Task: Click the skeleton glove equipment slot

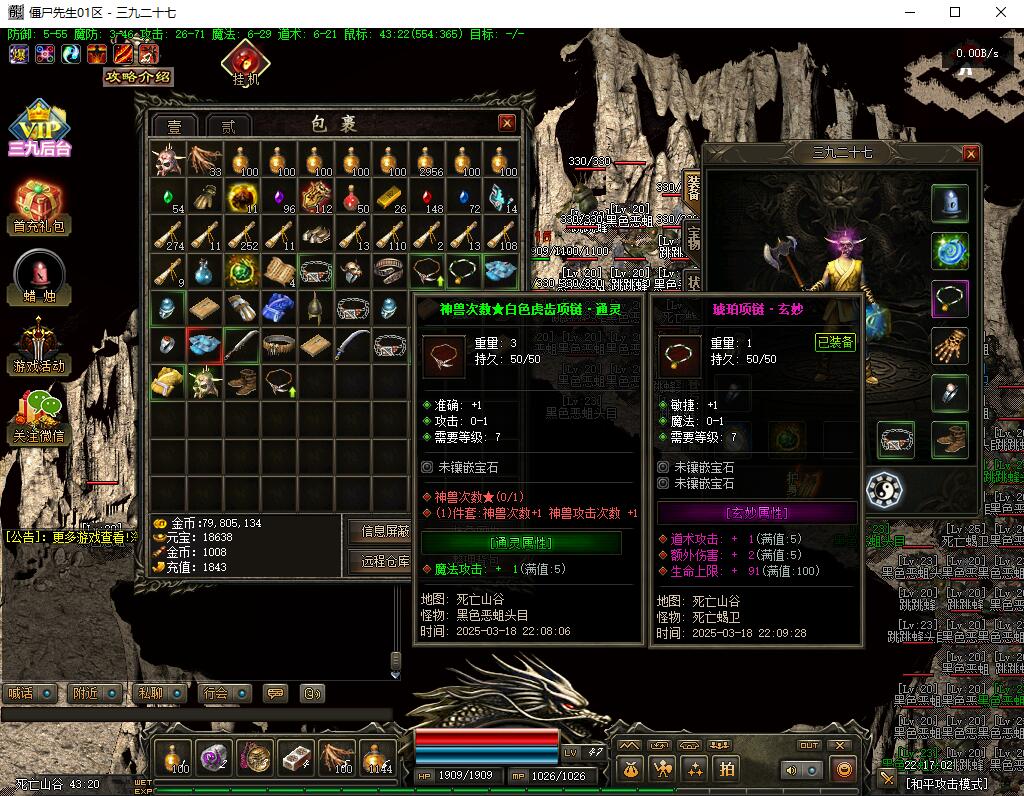Action: coord(949,346)
